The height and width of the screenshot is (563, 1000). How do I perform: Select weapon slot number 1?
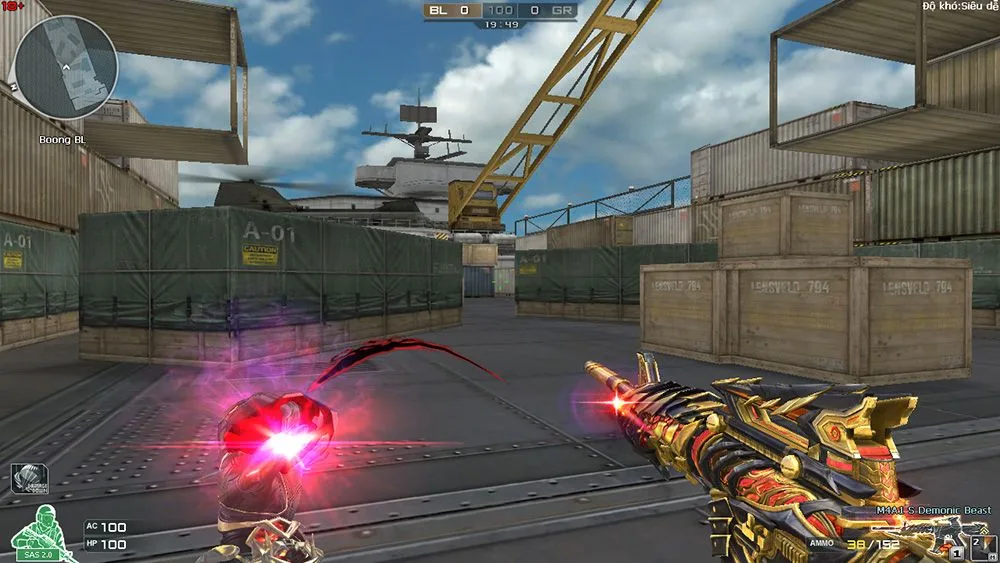957,552
